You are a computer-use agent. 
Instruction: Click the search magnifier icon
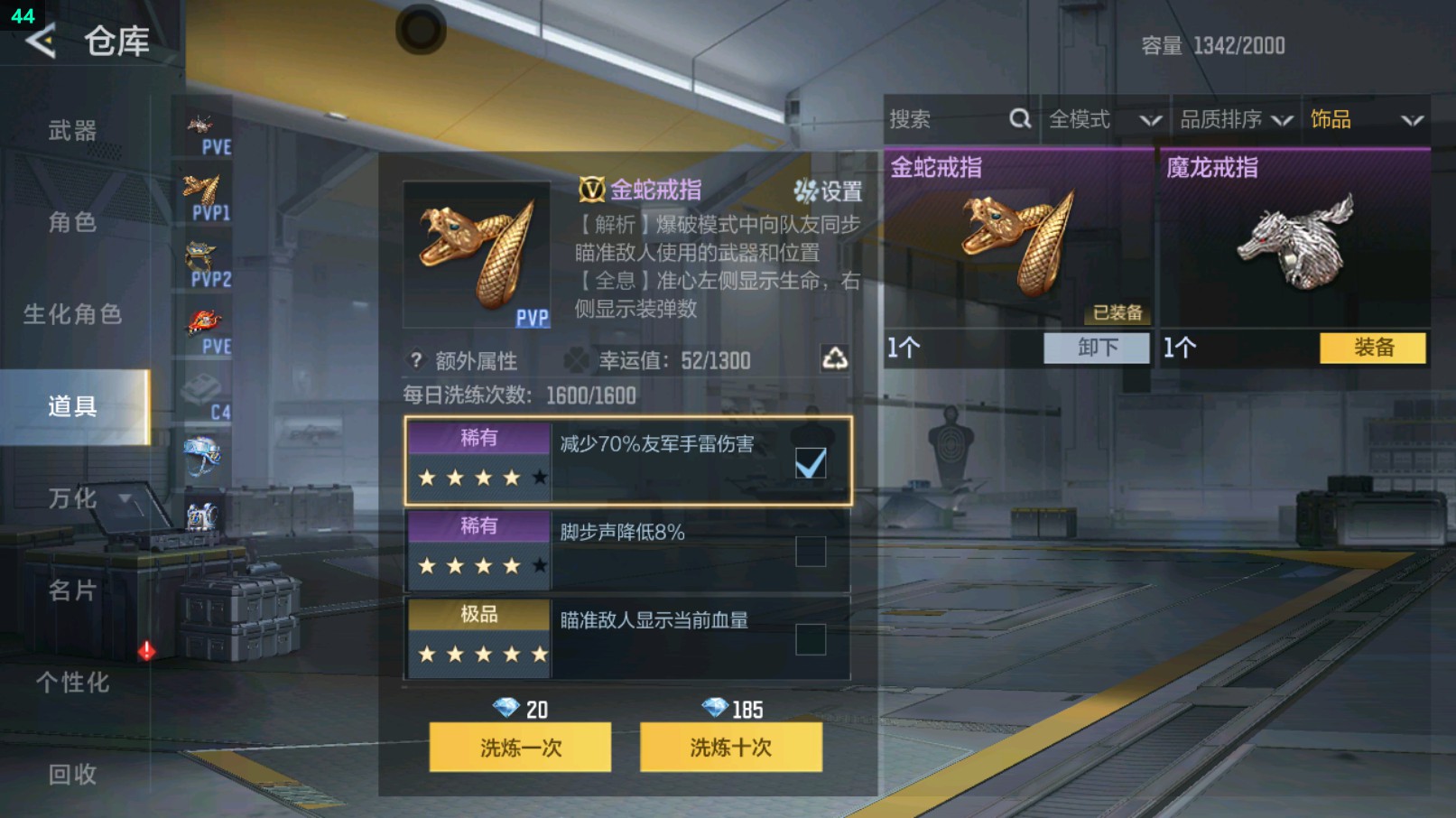(1020, 118)
